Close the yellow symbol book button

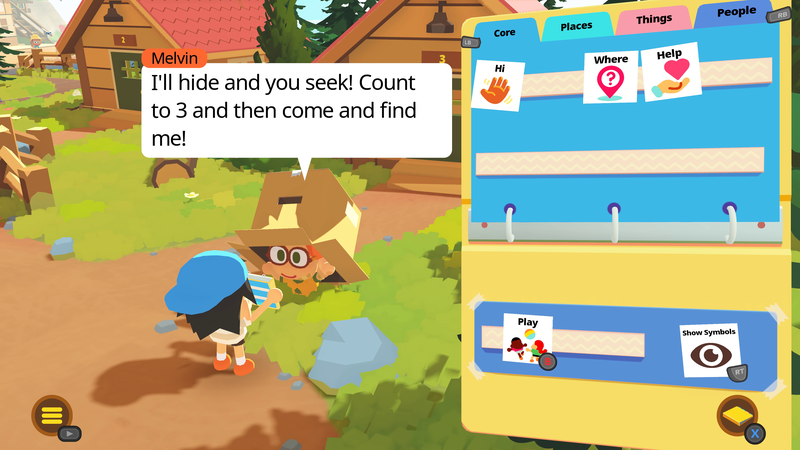738,415
